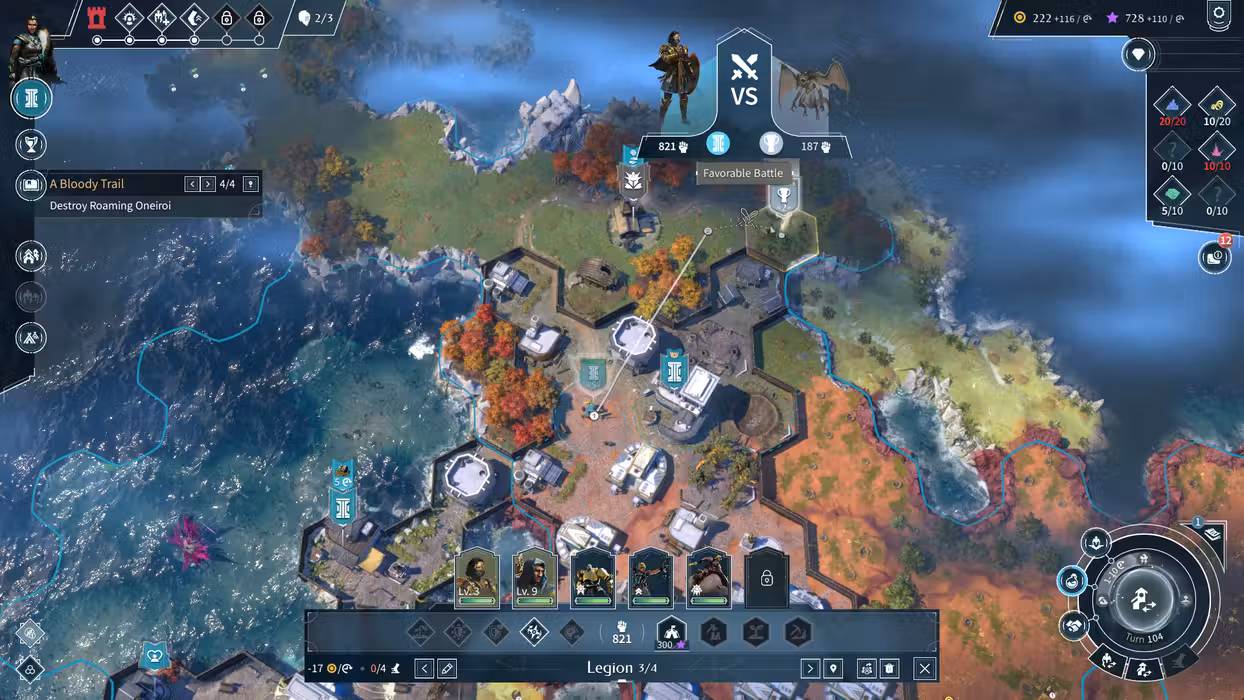This screenshot has height=700, width=1244.
Task: Click the end turn button at Turn 104
Action: click(1143, 598)
